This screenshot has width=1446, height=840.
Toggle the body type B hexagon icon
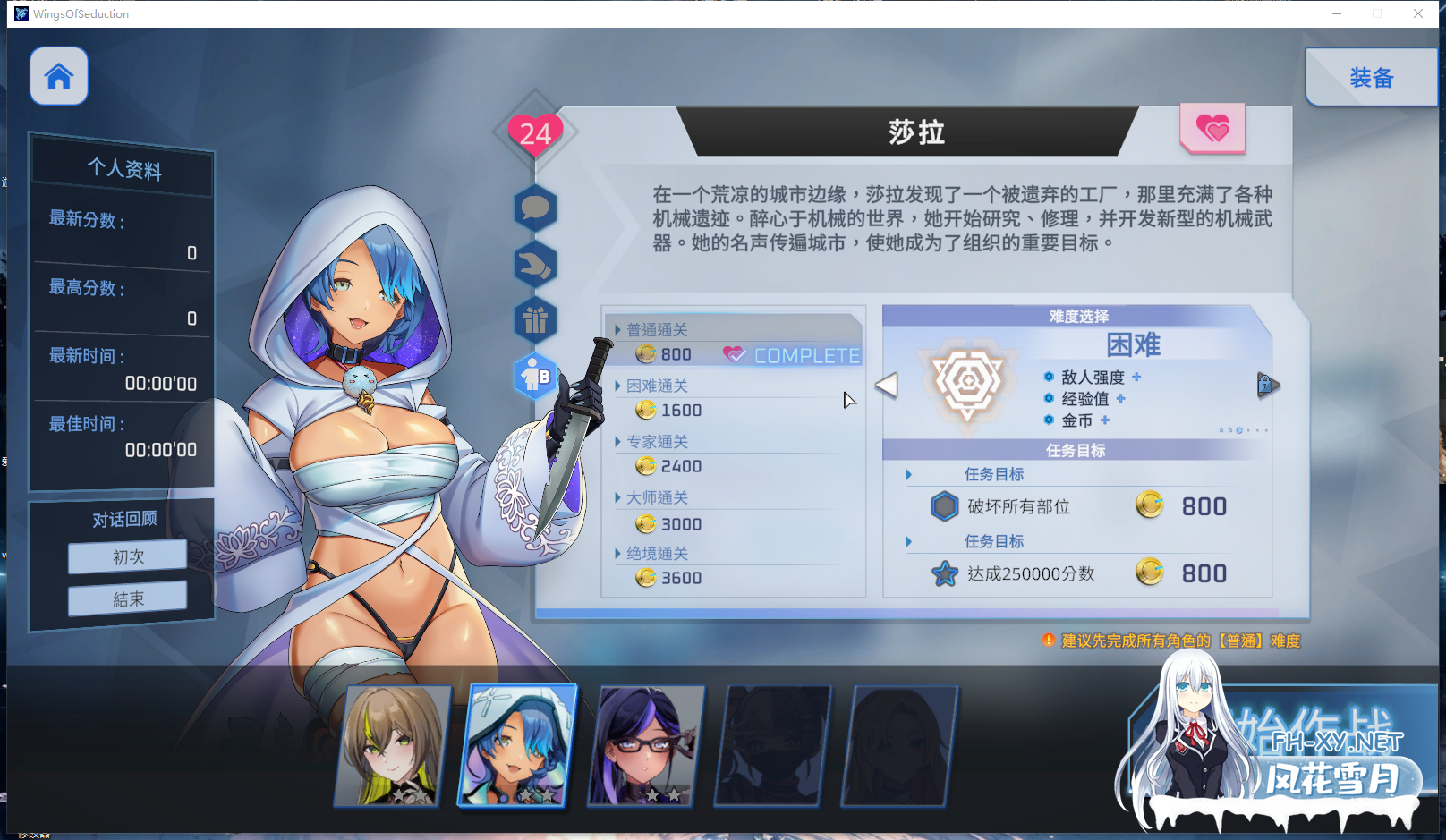pyautogui.click(x=535, y=375)
